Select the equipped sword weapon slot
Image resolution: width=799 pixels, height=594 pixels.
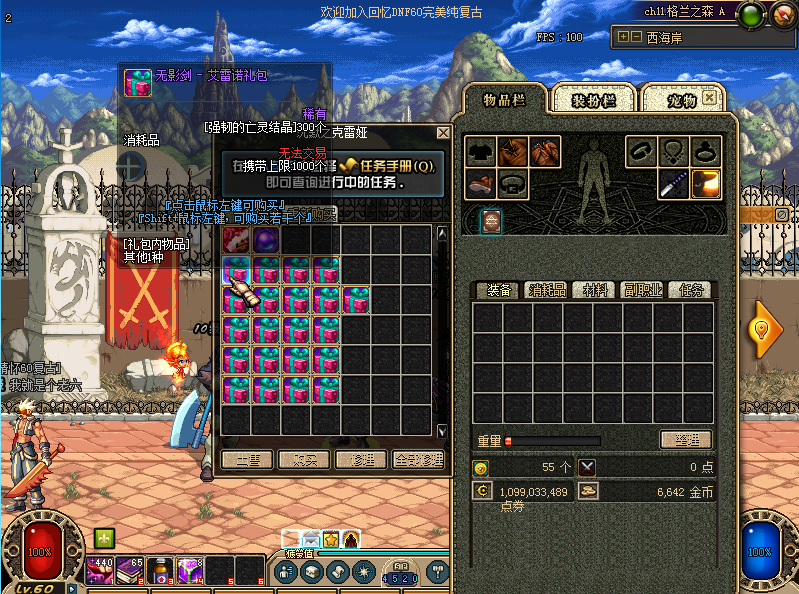(x=673, y=183)
